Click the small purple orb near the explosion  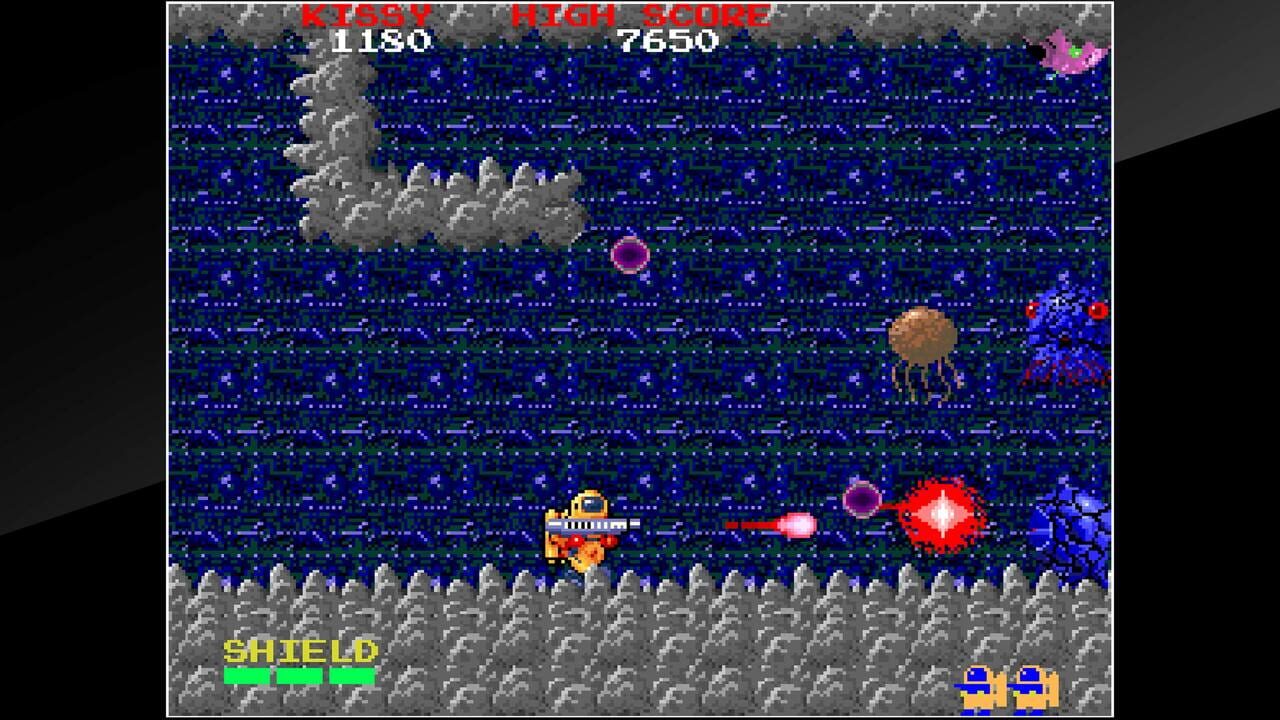(x=862, y=498)
